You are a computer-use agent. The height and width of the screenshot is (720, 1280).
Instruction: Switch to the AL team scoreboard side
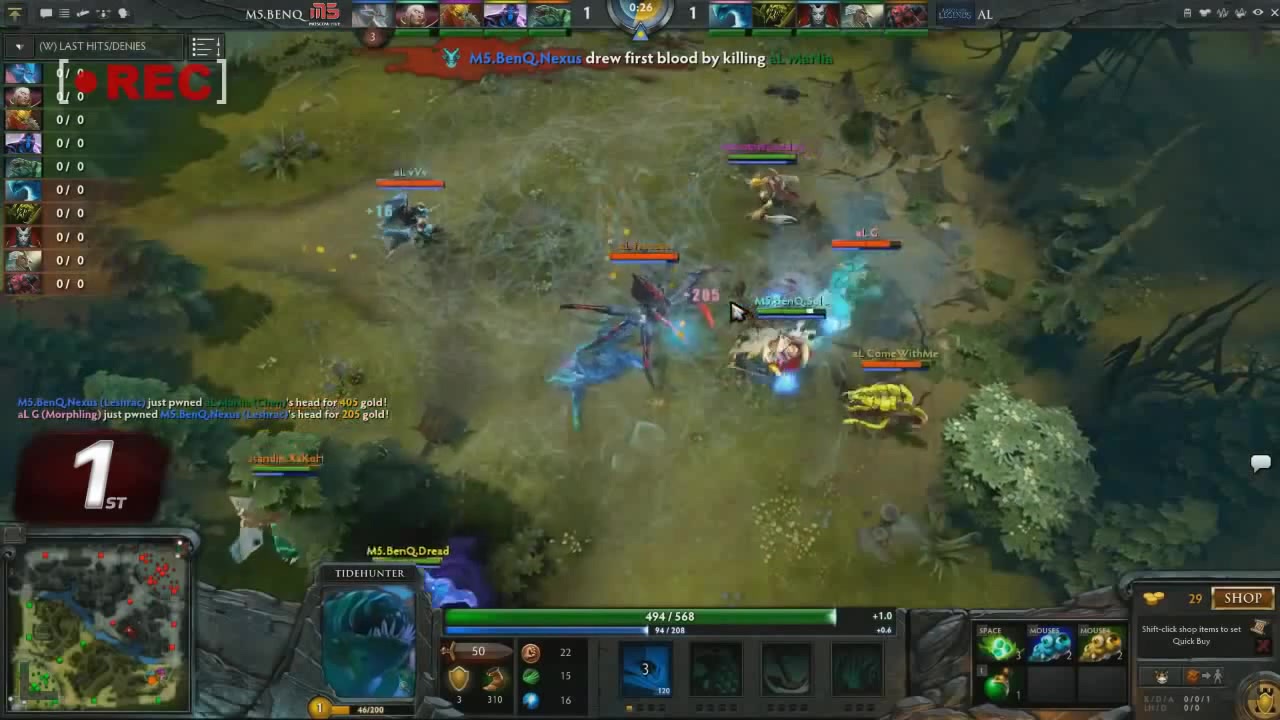point(985,14)
